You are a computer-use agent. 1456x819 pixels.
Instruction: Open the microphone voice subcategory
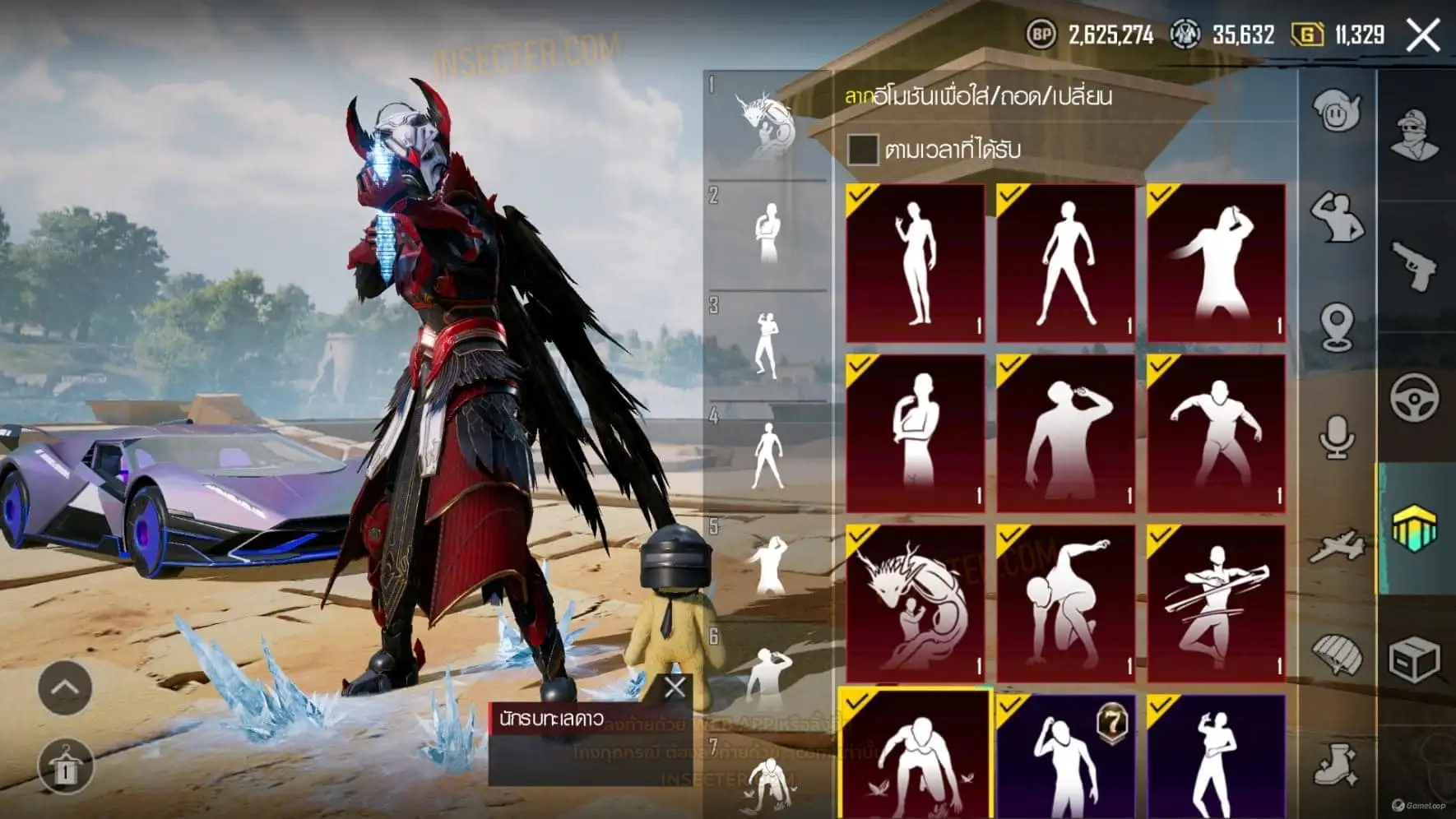click(1337, 436)
